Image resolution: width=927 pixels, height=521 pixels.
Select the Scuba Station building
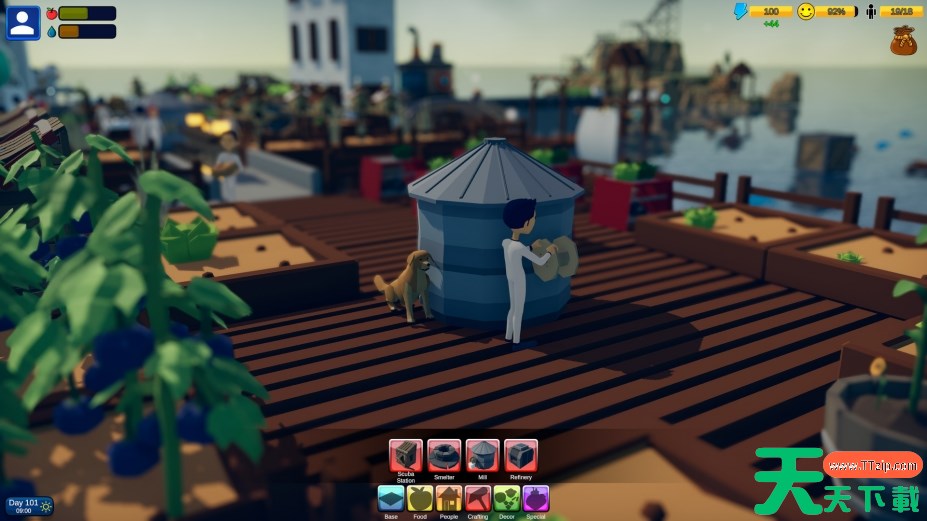coord(405,455)
